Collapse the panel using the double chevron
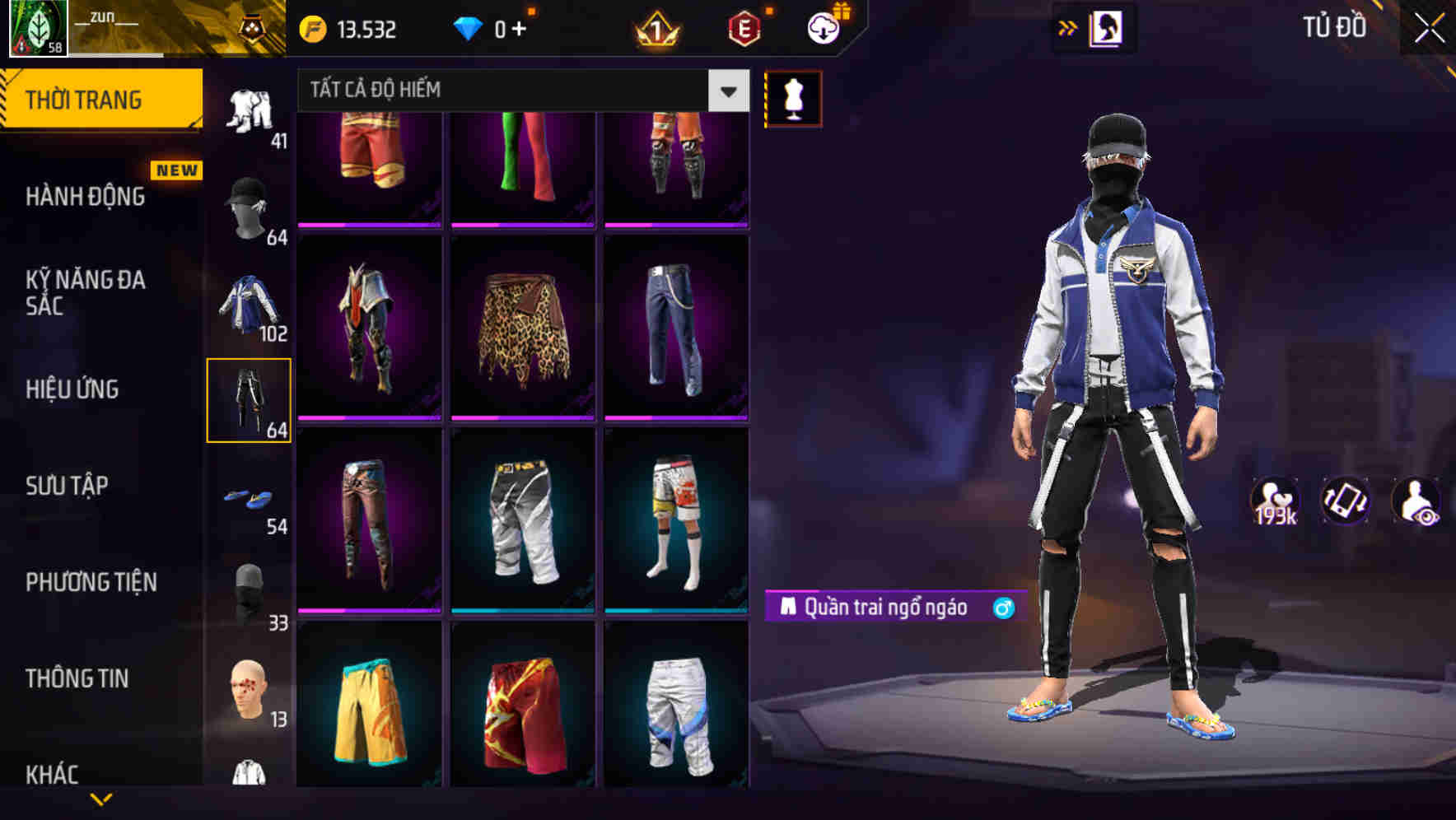The image size is (1456, 820). [x=1067, y=27]
